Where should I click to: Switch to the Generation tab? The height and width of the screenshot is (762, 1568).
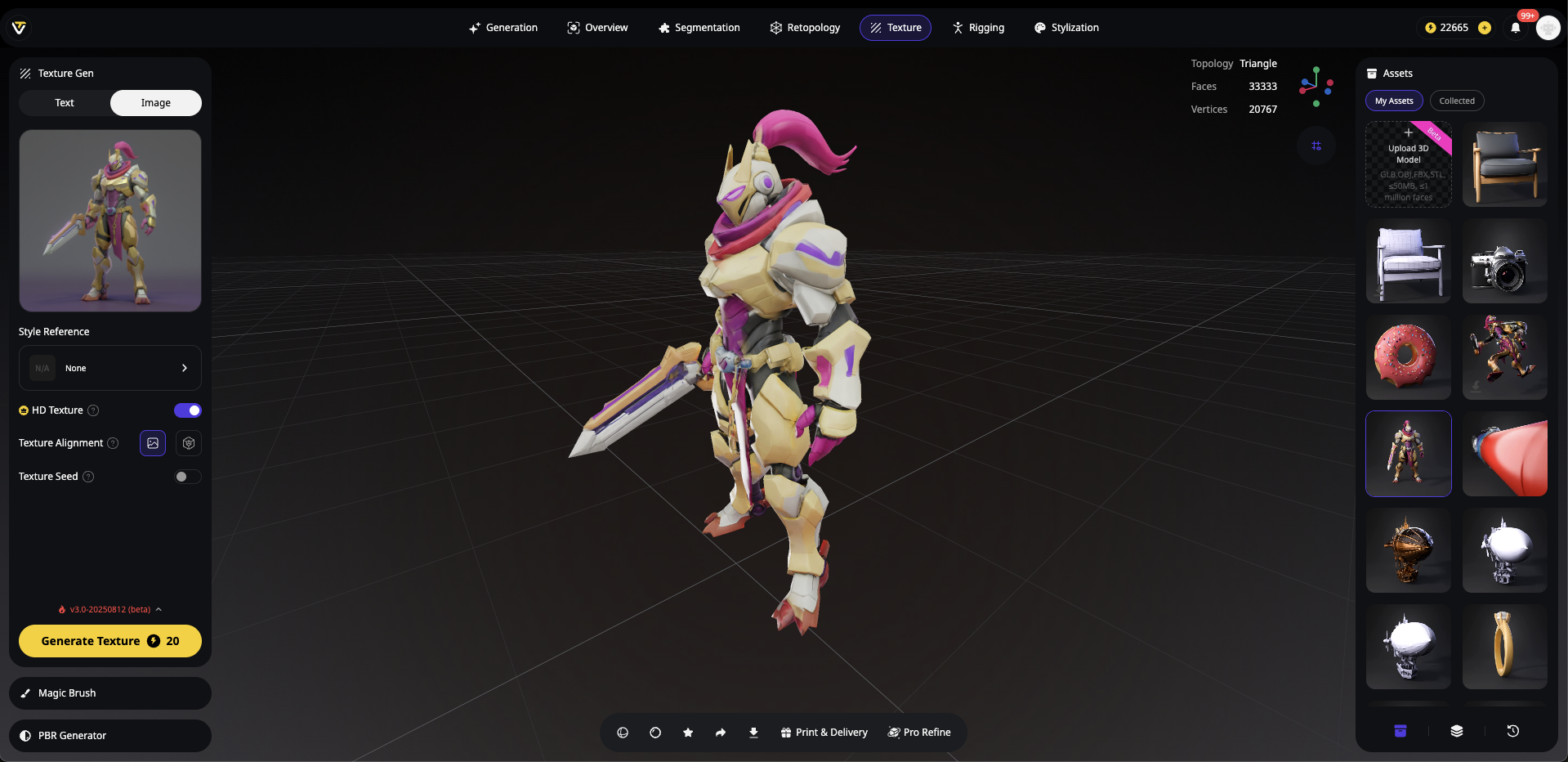tap(503, 28)
